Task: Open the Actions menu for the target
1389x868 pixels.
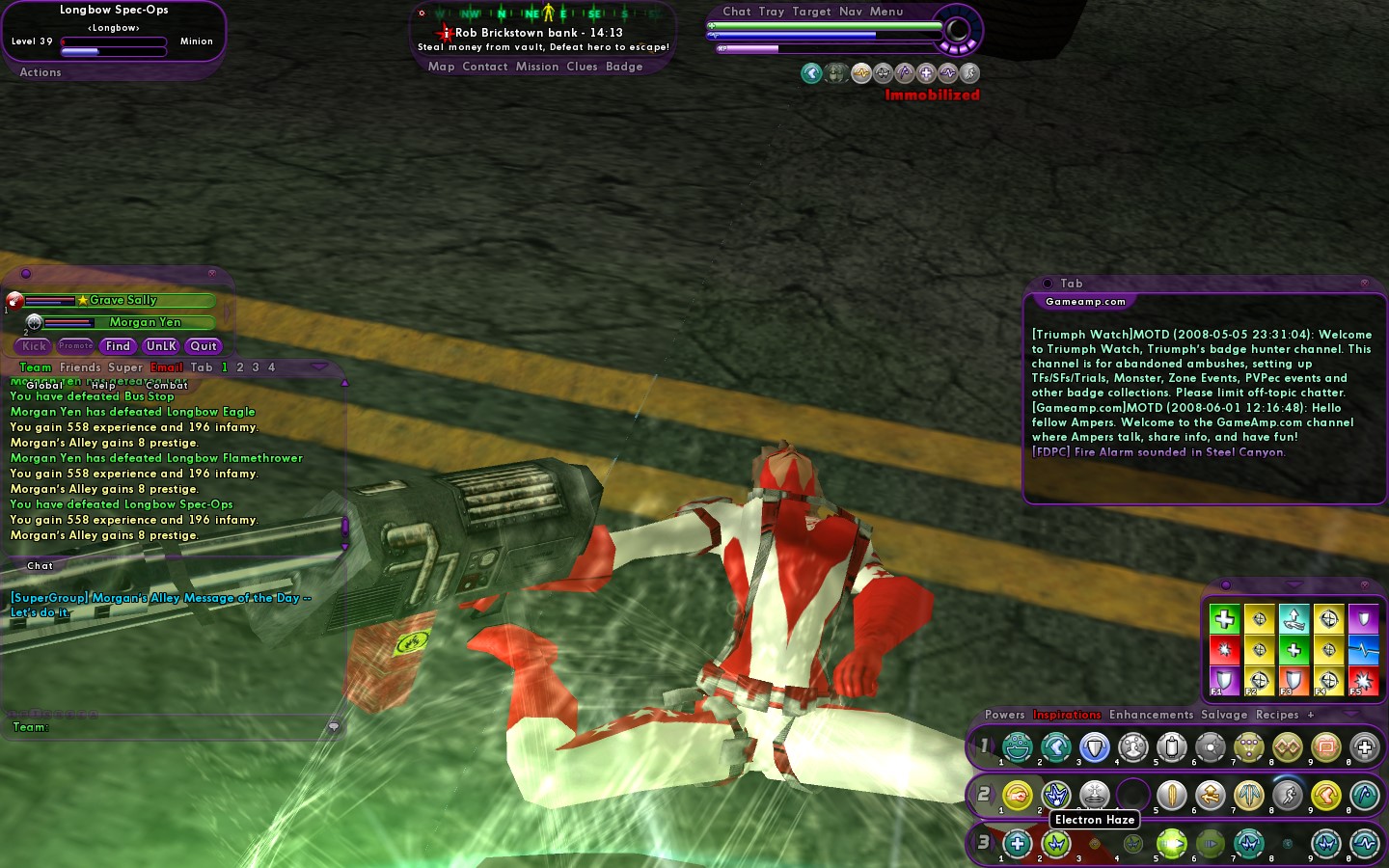Action: tap(41, 72)
